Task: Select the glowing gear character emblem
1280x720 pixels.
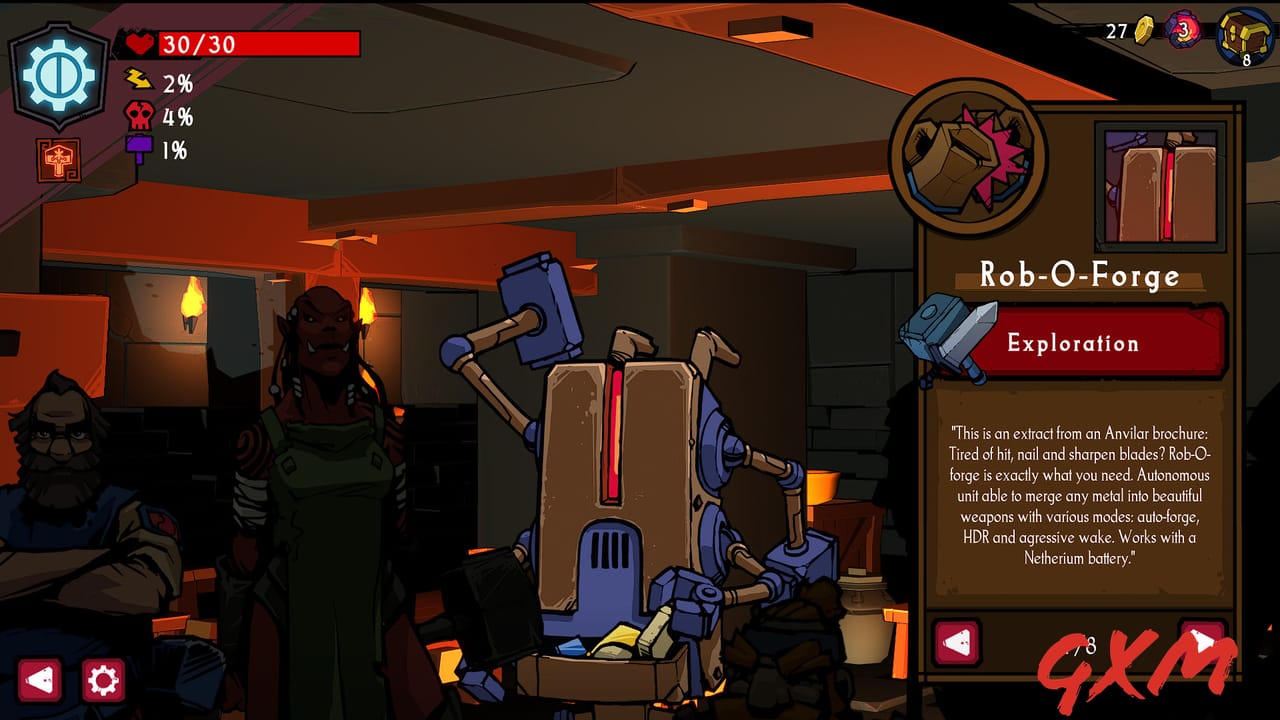Action: click(x=60, y=68)
